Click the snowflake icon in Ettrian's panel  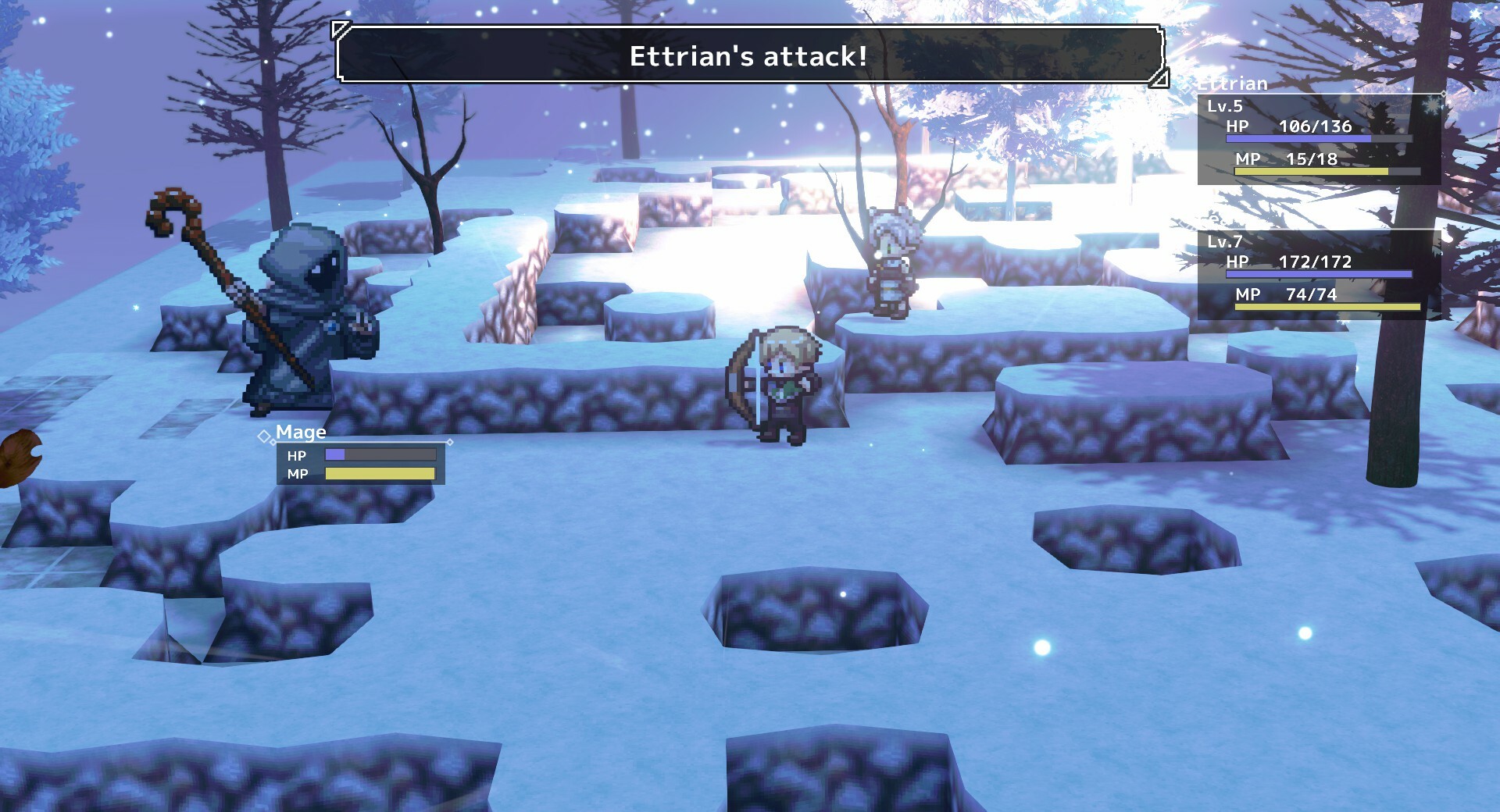click(x=1431, y=107)
